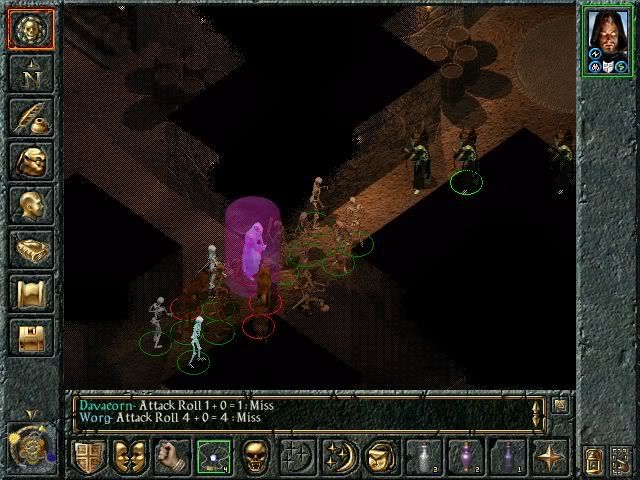
Task: Use the grey potion quick item
Action: click(423, 457)
